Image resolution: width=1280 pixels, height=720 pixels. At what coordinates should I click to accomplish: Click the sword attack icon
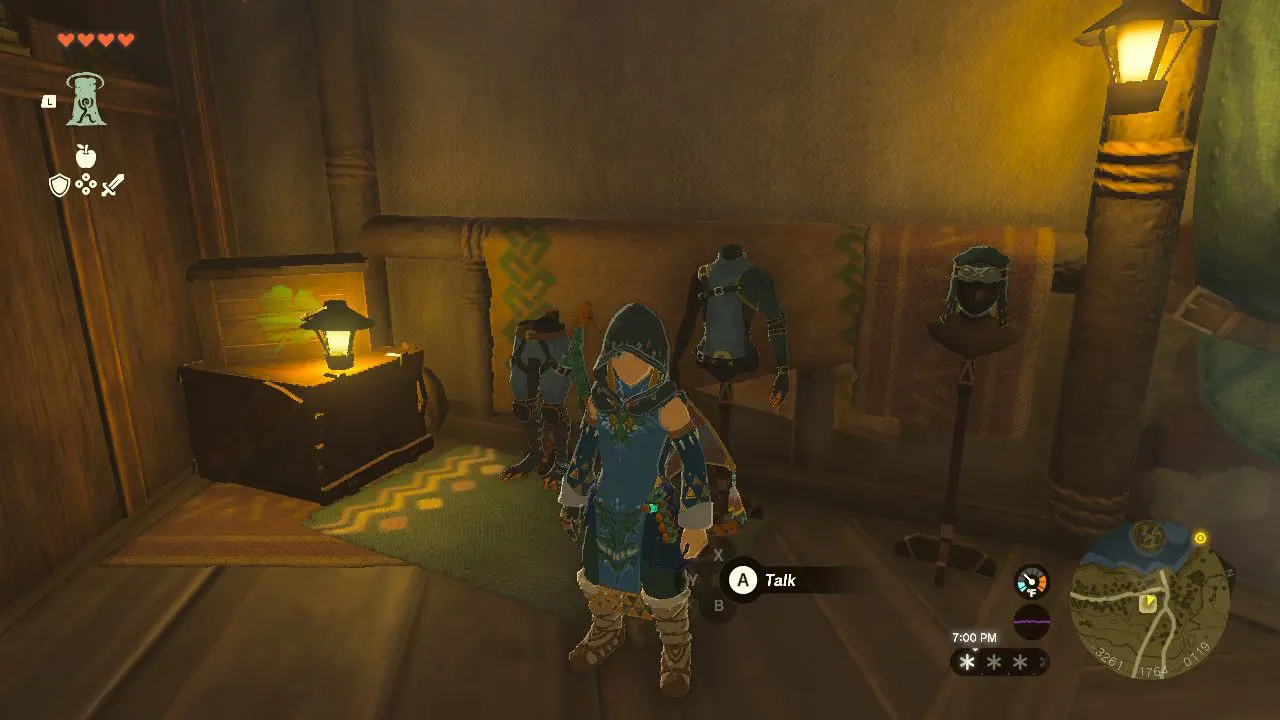(111, 186)
